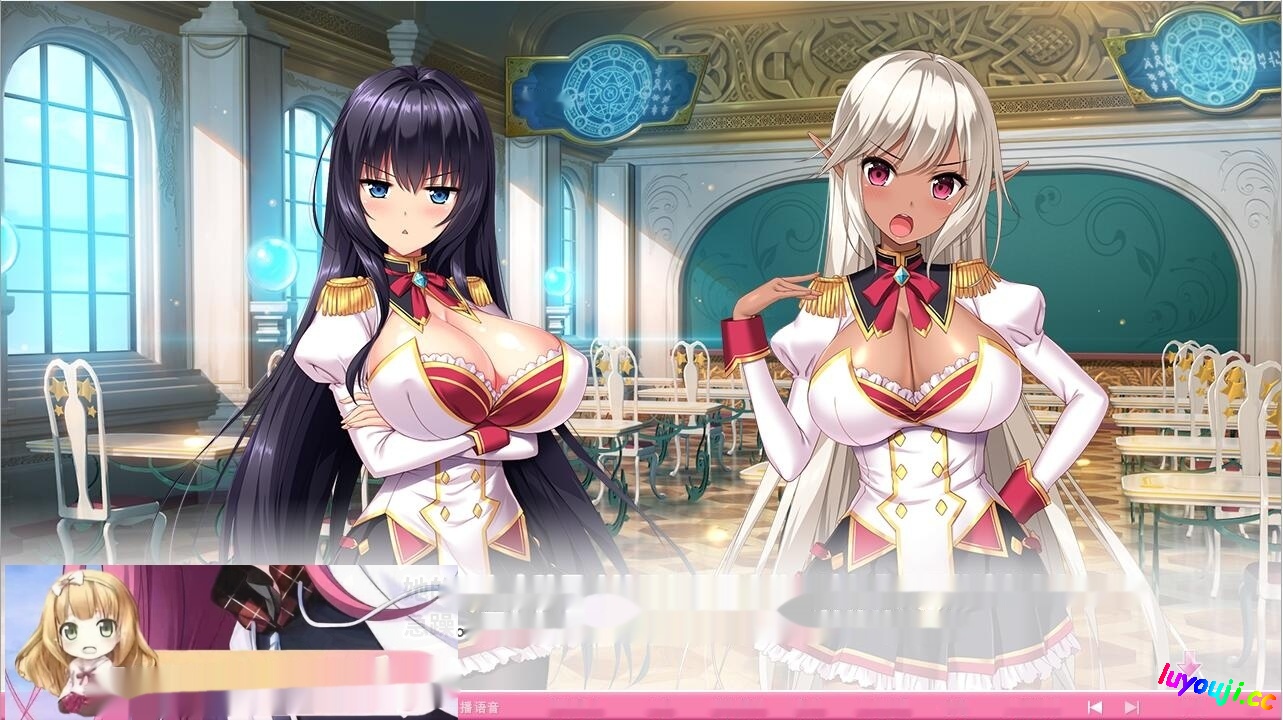
Task: Jump back with the previous-skip arrow button
Action: point(1095,708)
